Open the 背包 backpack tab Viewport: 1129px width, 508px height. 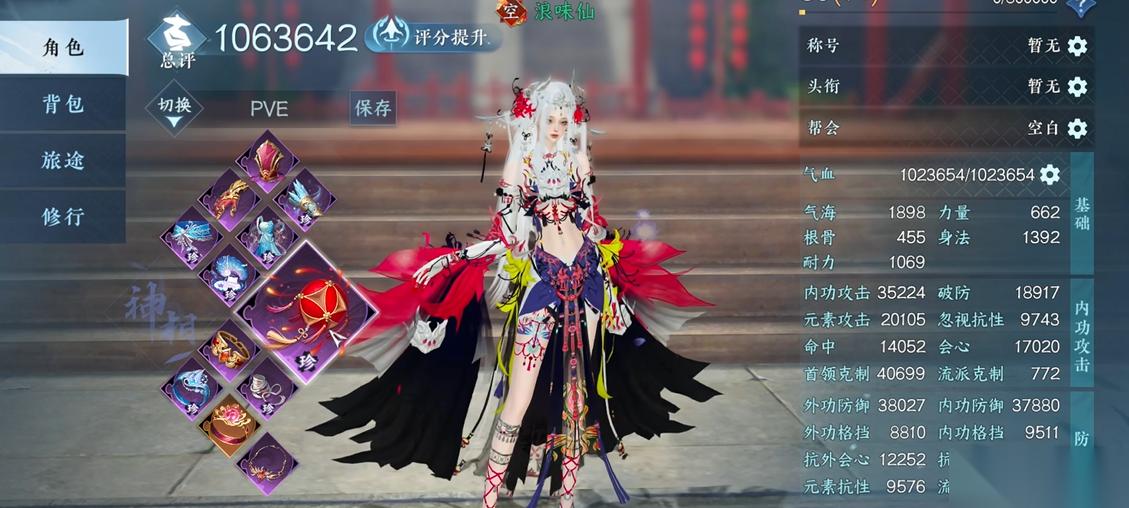click(62, 104)
